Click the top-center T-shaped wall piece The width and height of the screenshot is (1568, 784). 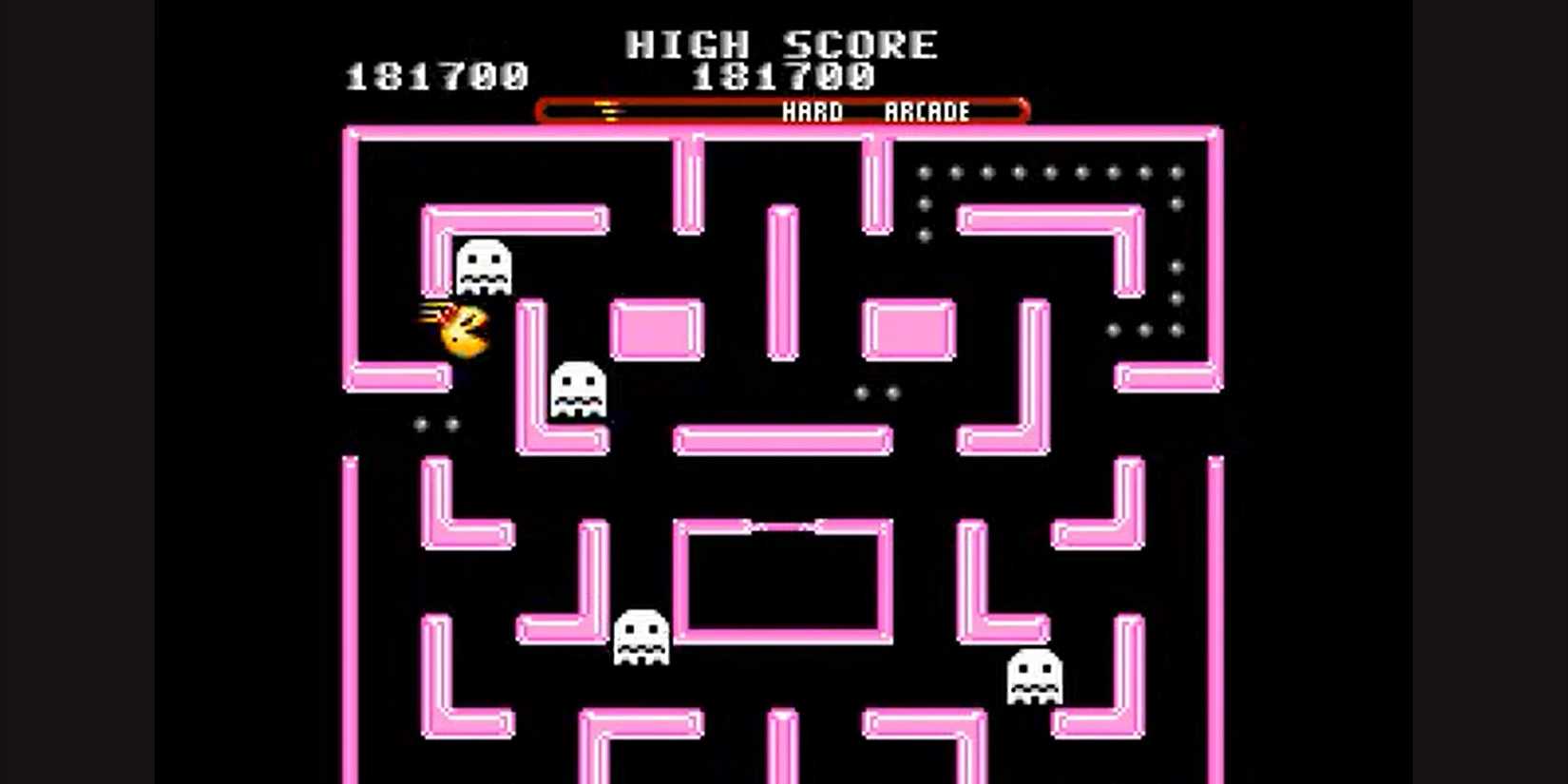[x=686, y=181]
